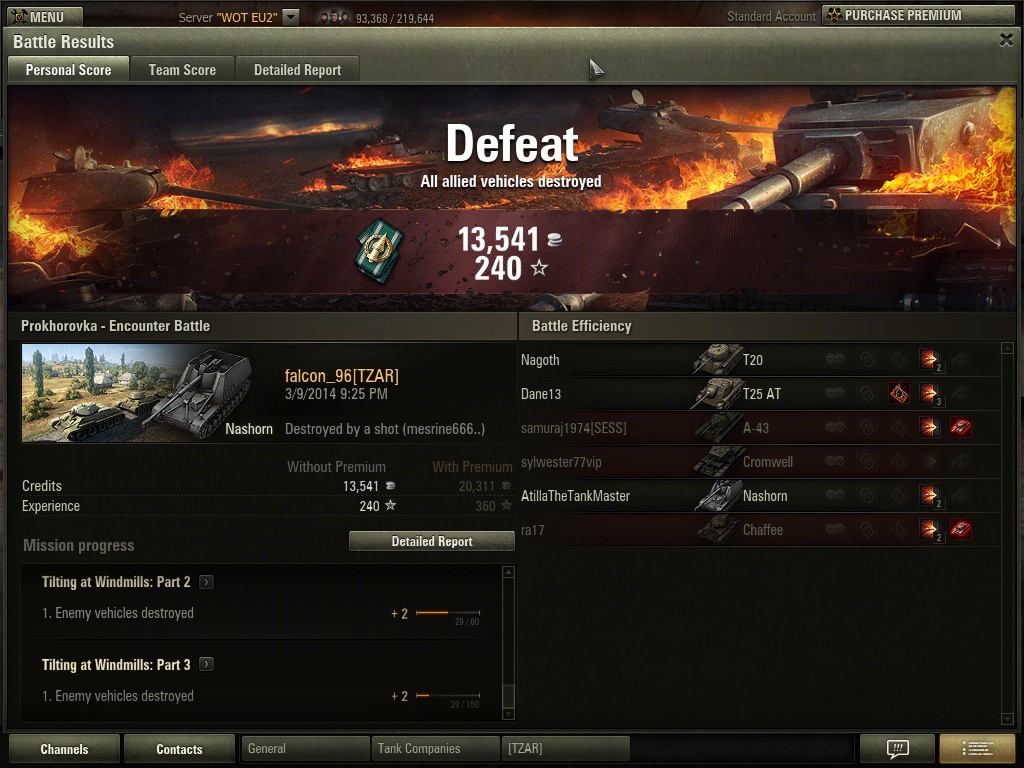Click the Purchase Premium button

coord(917,15)
